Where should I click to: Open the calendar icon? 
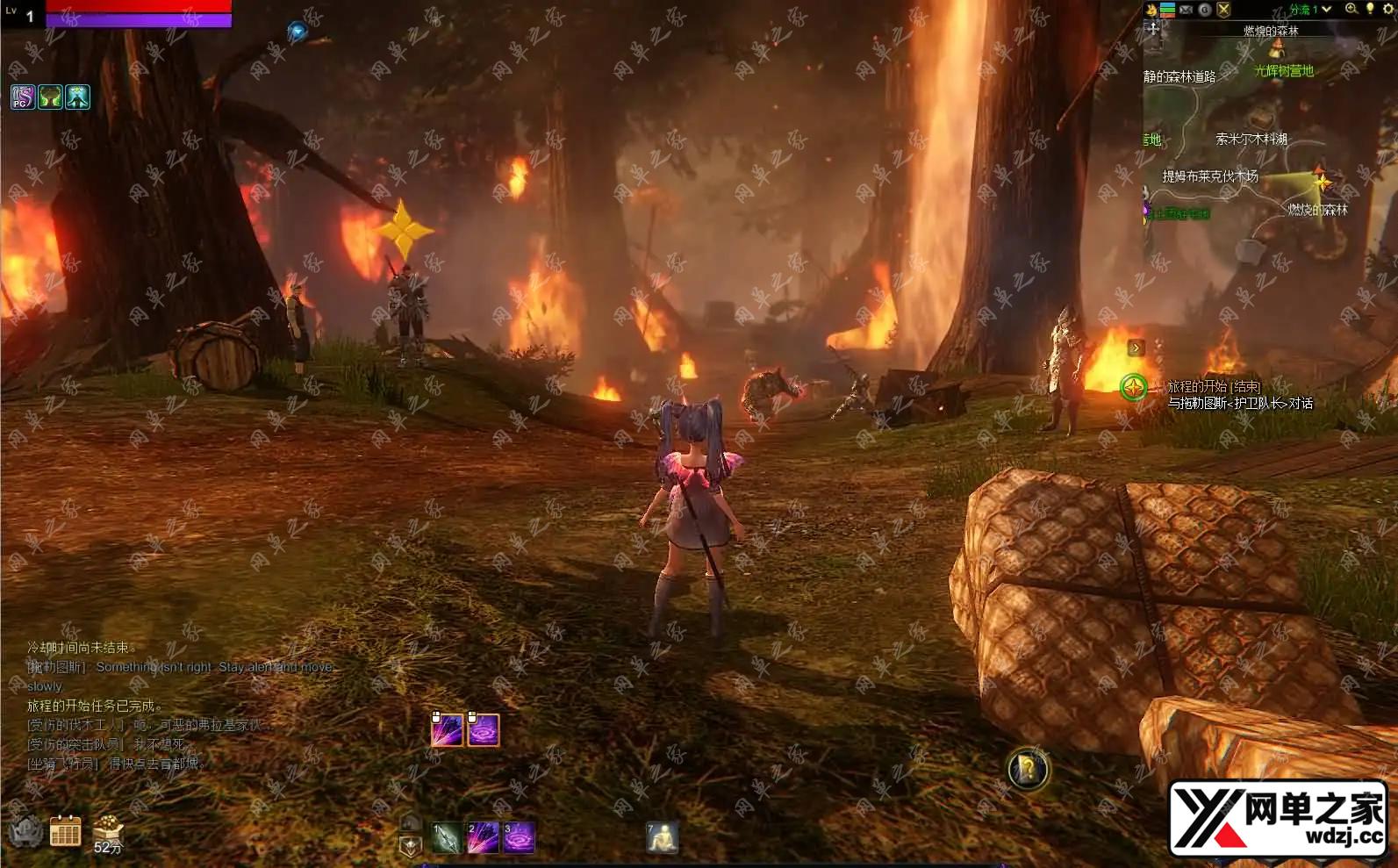point(65,830)
